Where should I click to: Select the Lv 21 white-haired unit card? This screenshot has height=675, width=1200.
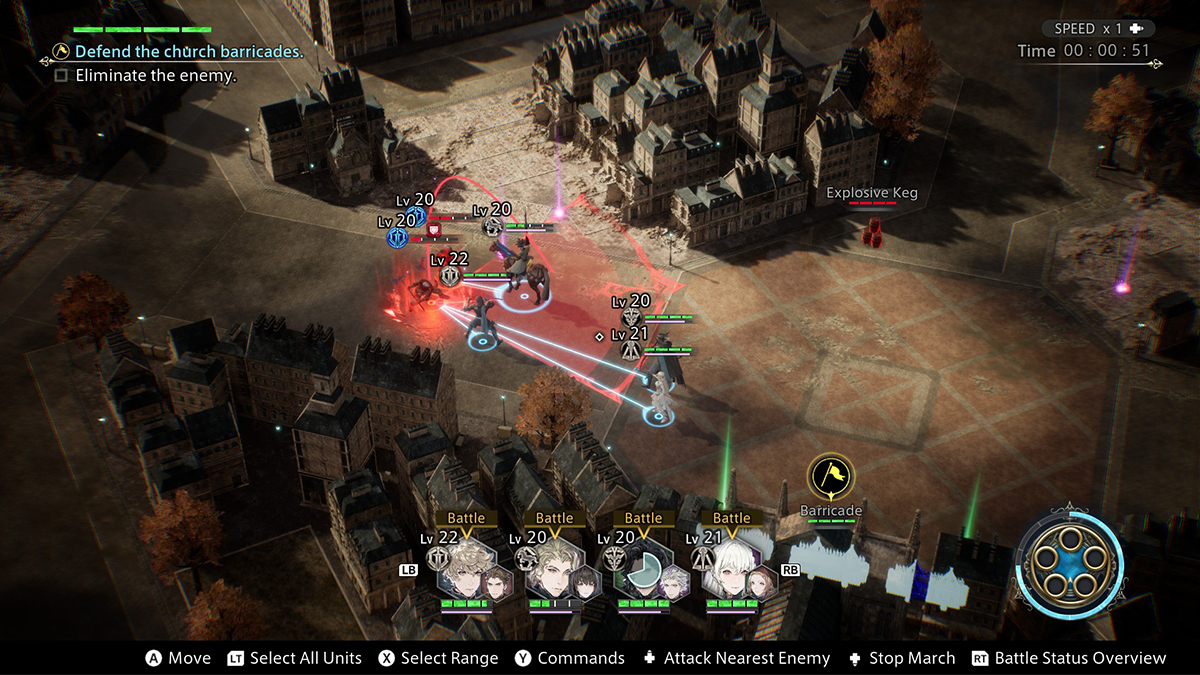[730, 570]
